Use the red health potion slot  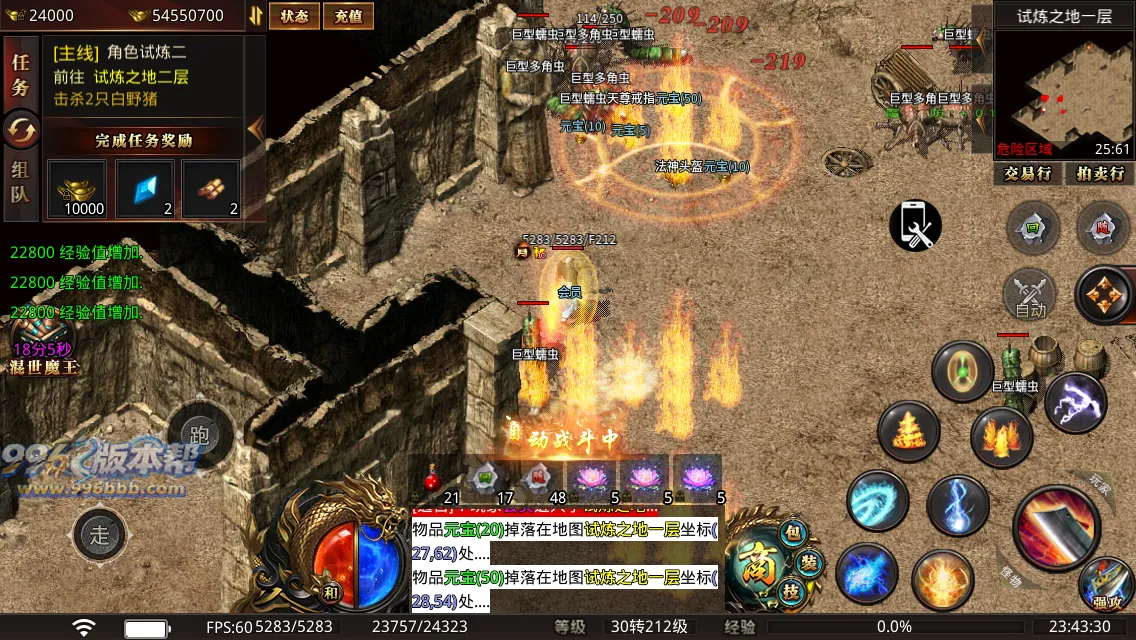click(433, 479)
